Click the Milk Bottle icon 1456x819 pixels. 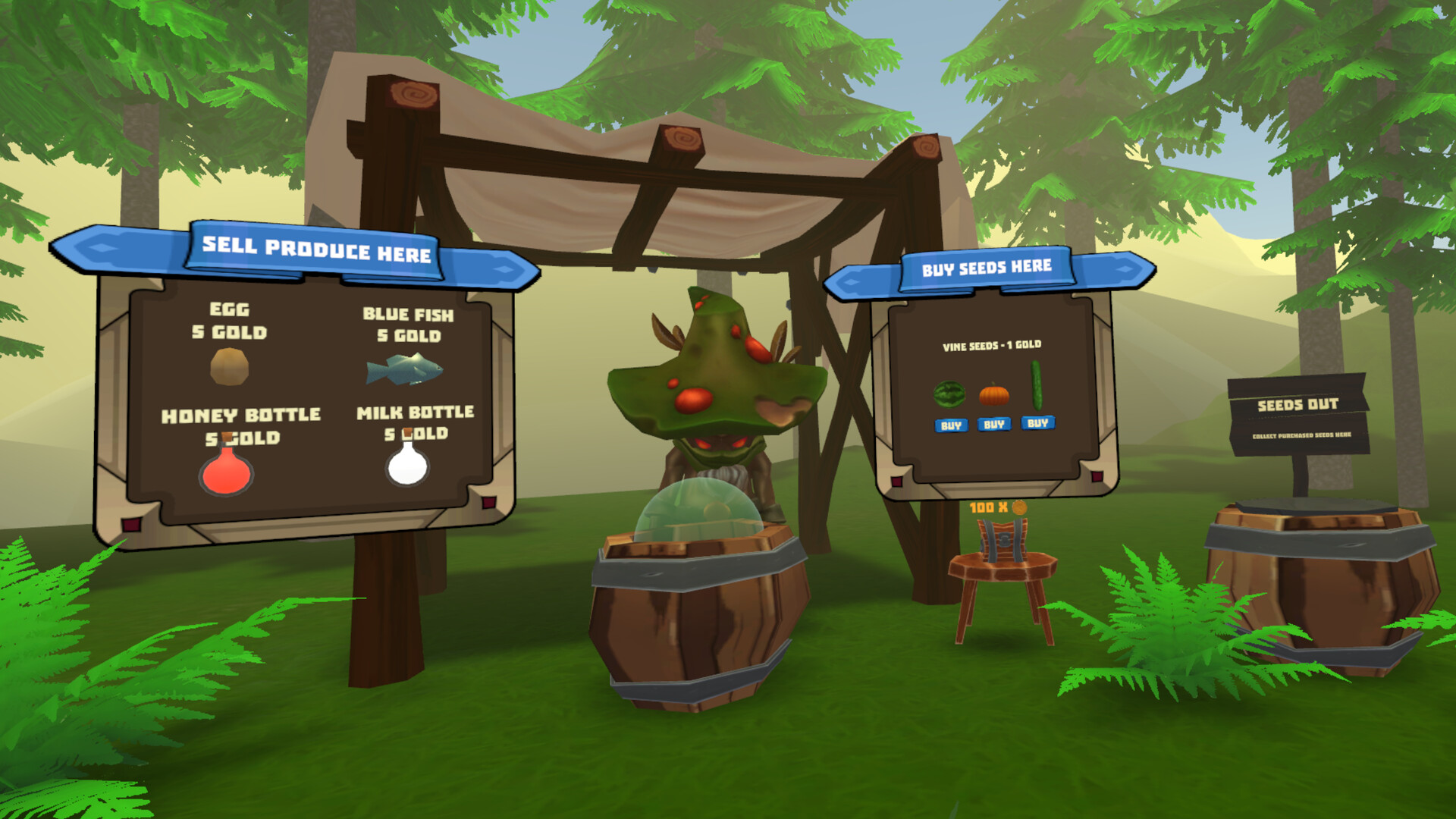[x=405, y=460]
